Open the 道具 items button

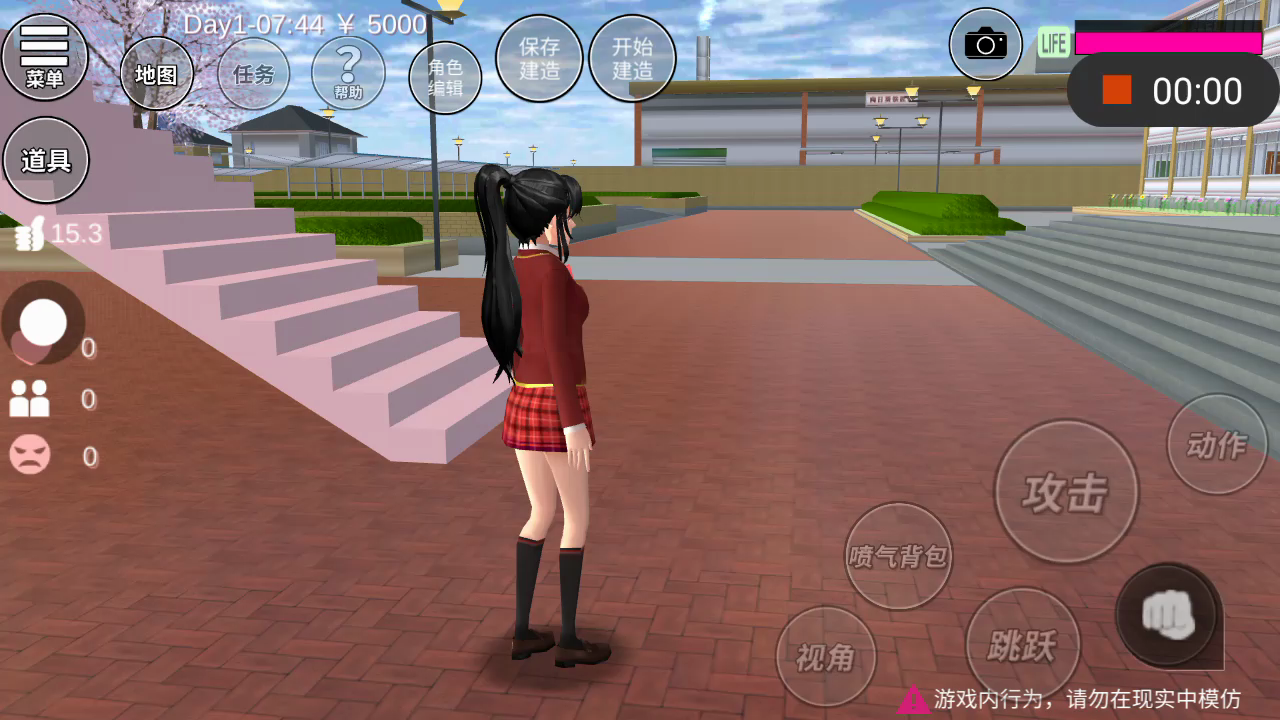pyautogui.click(x=46, y=160)
